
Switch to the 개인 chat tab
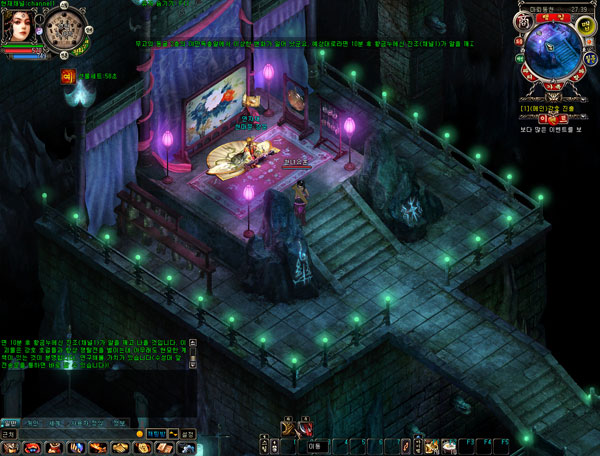33,422
